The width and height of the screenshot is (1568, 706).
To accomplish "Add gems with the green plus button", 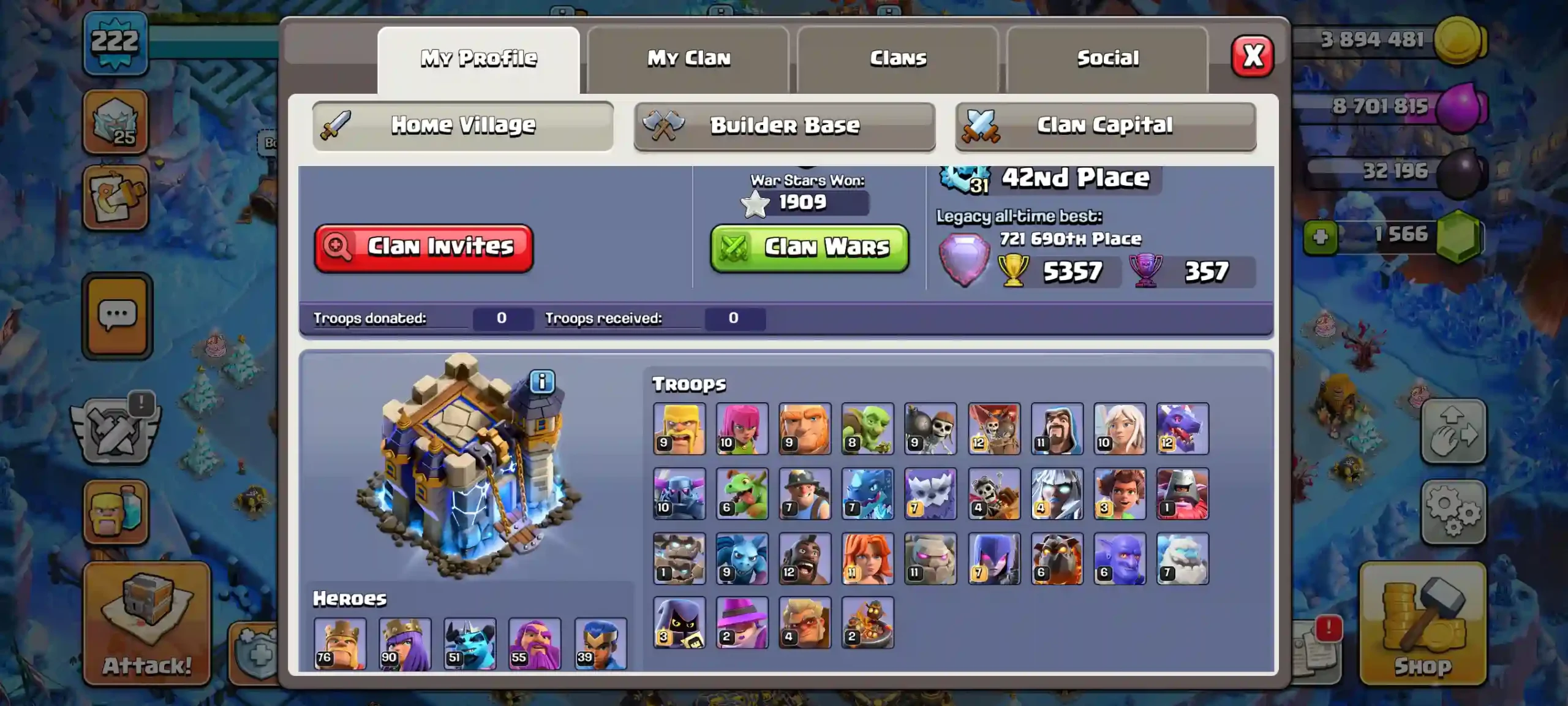I will (x=1320, y=237).
